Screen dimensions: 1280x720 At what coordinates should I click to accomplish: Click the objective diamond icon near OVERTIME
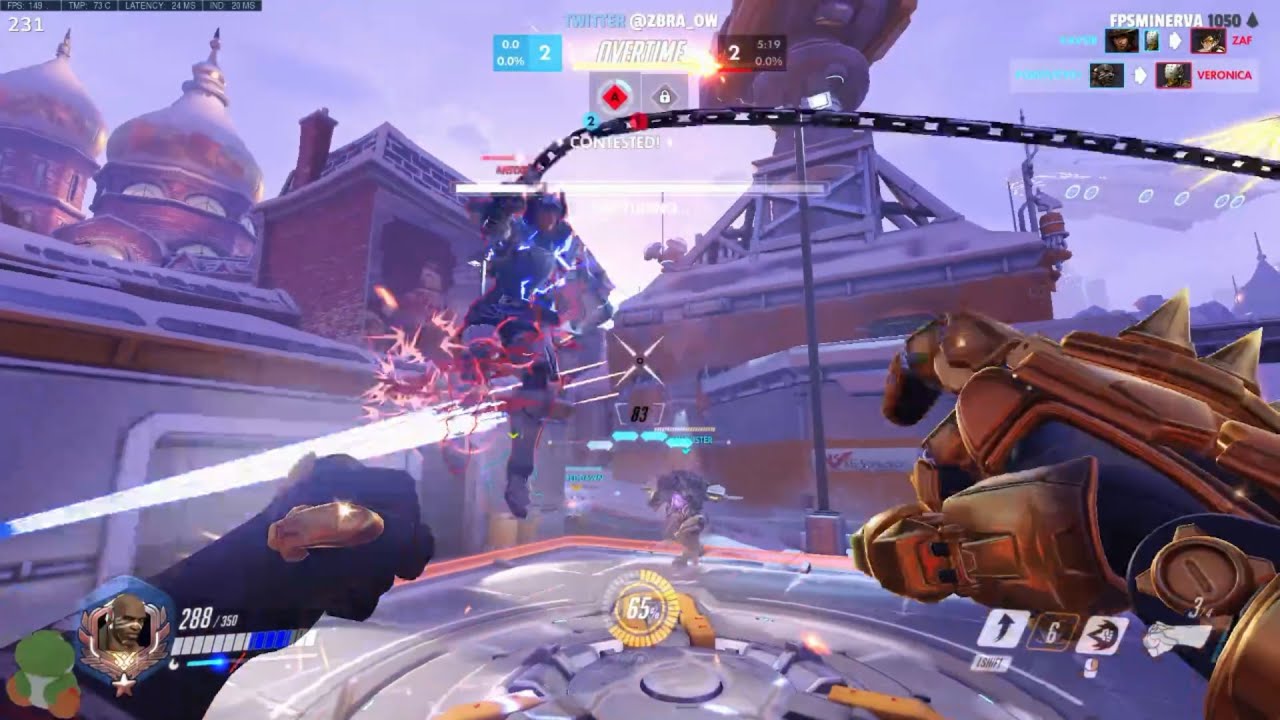[617, 94]
